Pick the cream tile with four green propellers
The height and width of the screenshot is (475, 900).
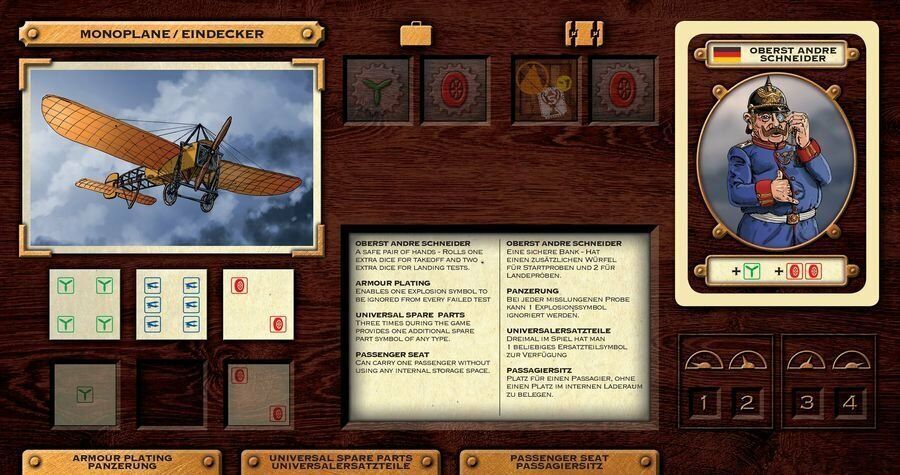pos(85,305)
